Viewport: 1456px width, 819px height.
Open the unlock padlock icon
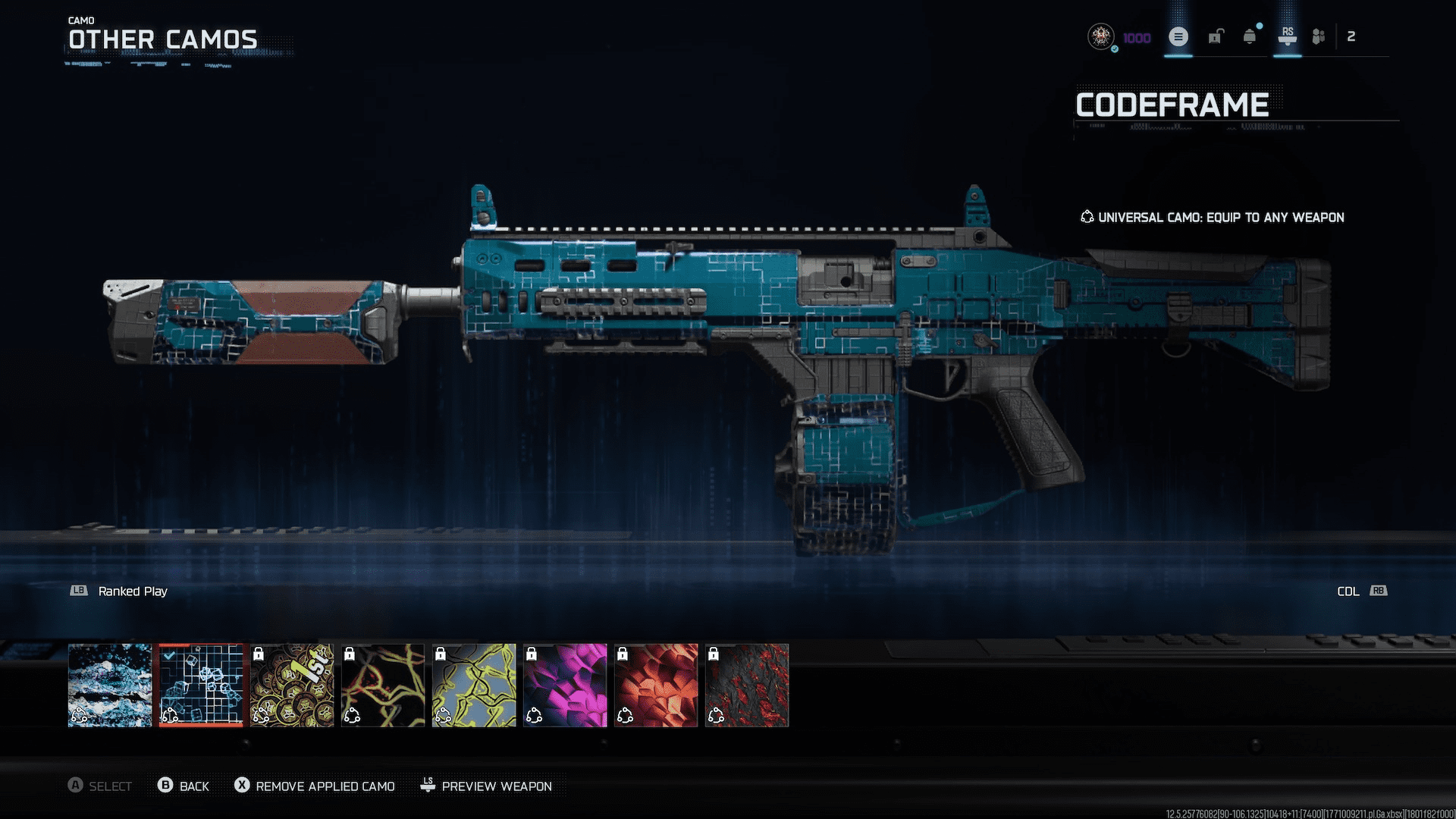pyautogui.click(x=1216, y=36)
